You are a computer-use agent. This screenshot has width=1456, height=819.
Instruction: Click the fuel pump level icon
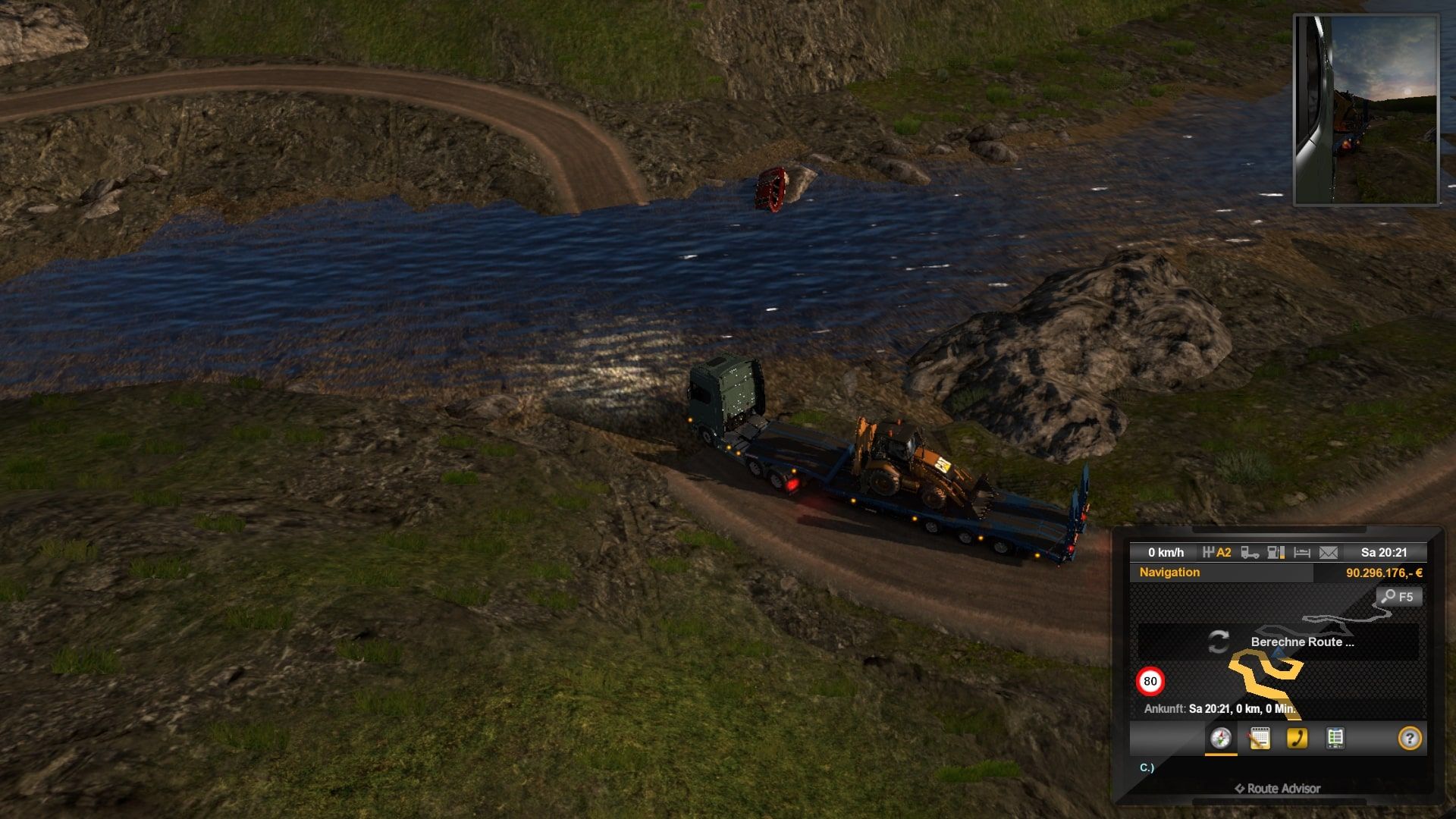point(1276,553)
